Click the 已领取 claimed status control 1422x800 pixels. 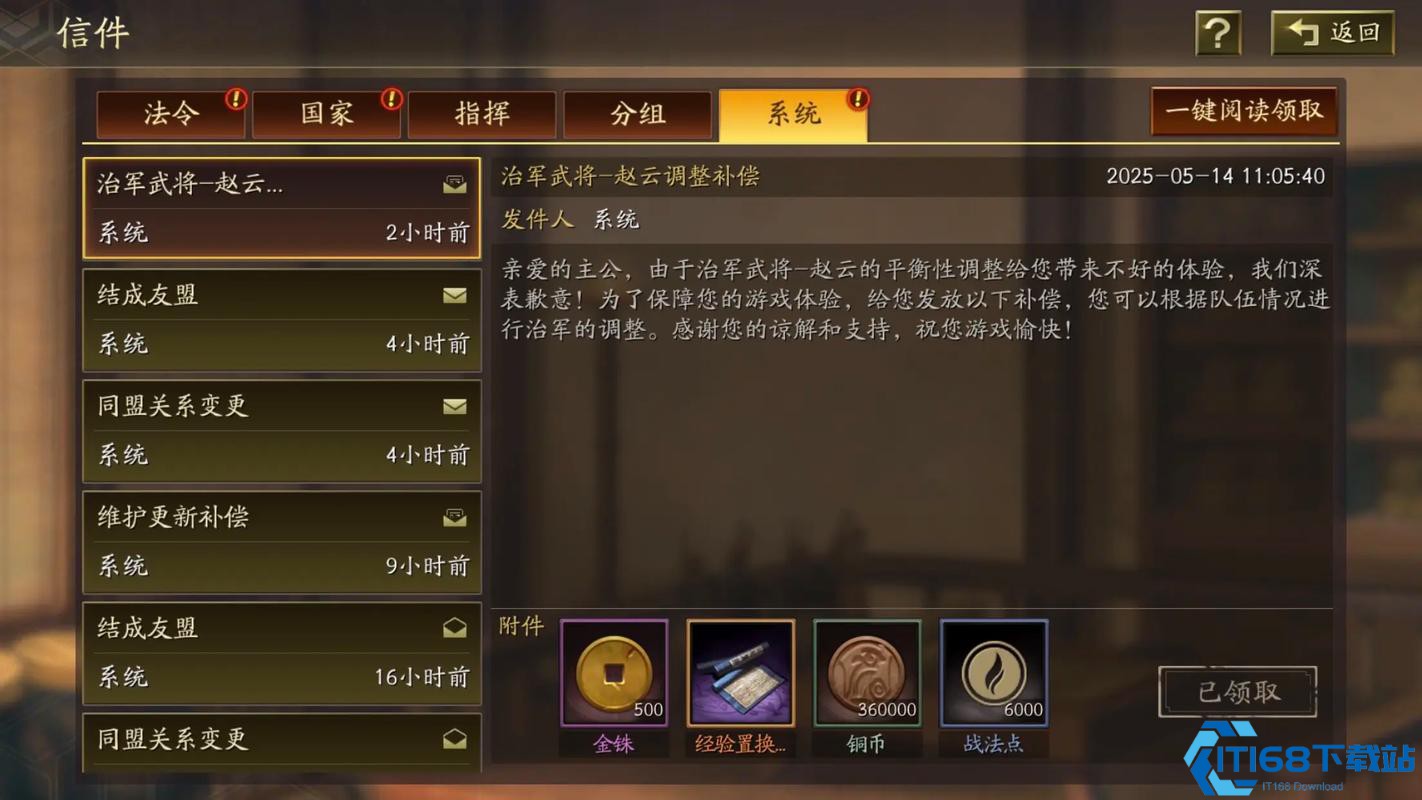tap(1236, 691)
